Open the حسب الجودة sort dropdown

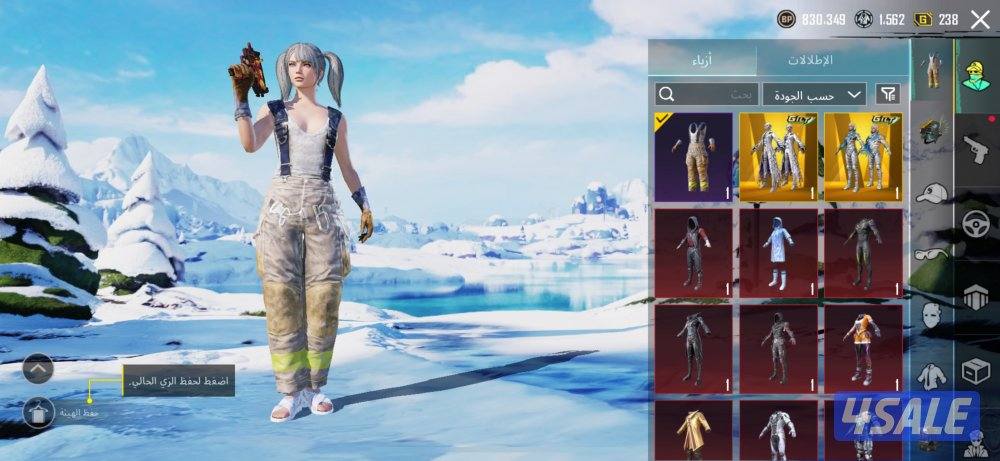tap(814, 94)
